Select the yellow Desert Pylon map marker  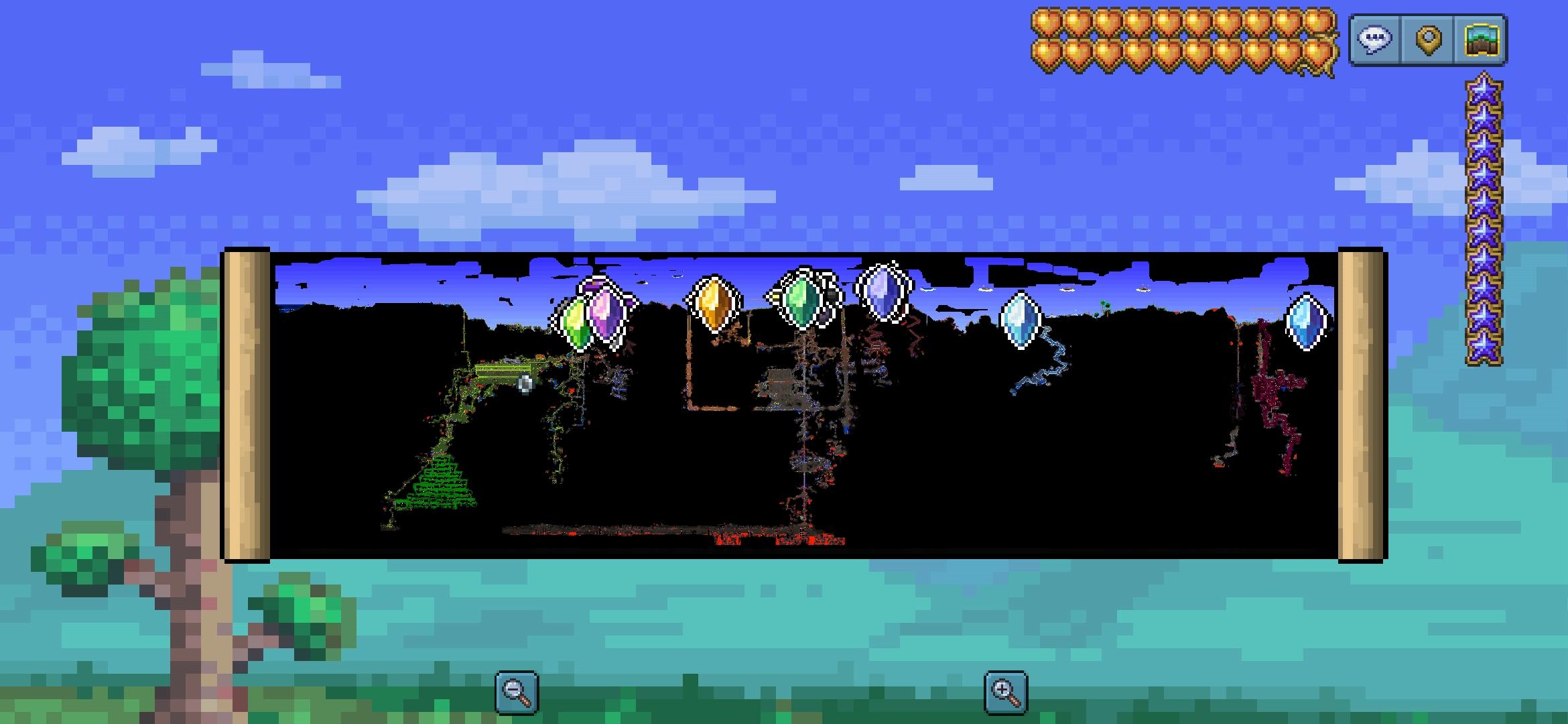coord(714,305)
